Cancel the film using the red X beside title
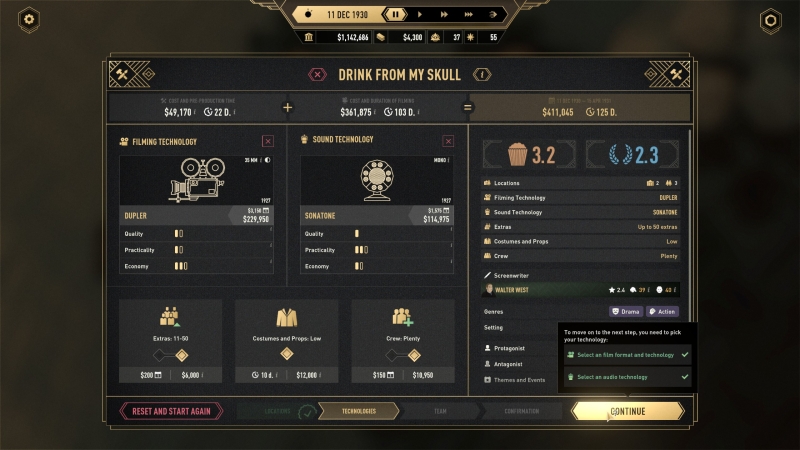Viewport: 800px width, 450px height. coord(317,74)
